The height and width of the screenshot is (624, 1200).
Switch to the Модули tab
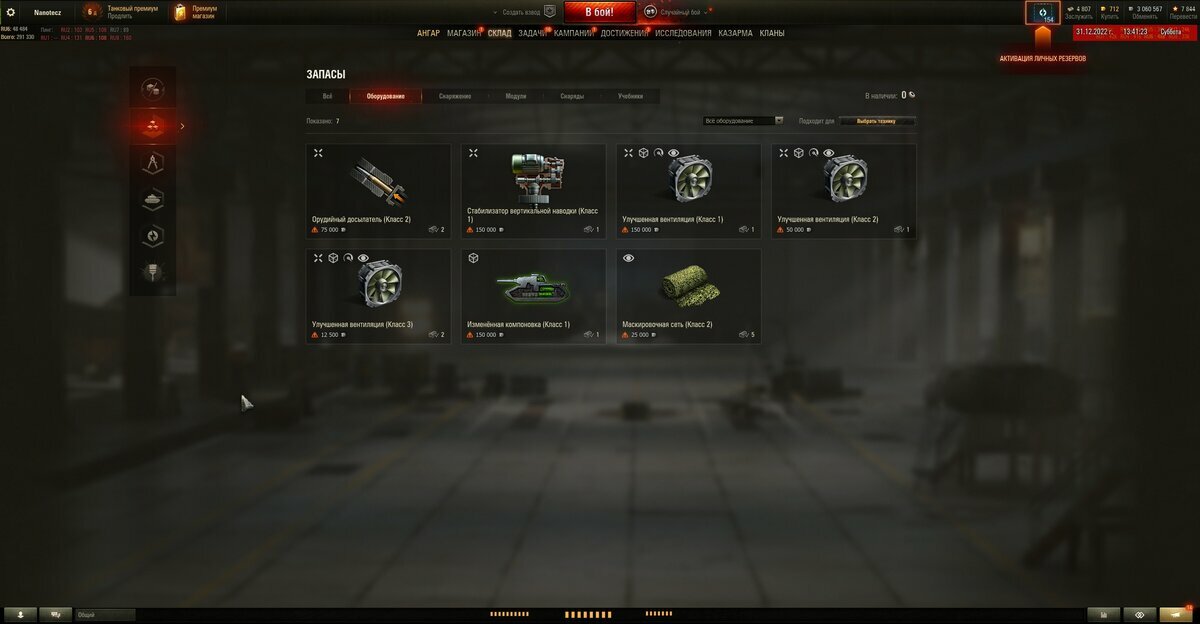point(516,96)
